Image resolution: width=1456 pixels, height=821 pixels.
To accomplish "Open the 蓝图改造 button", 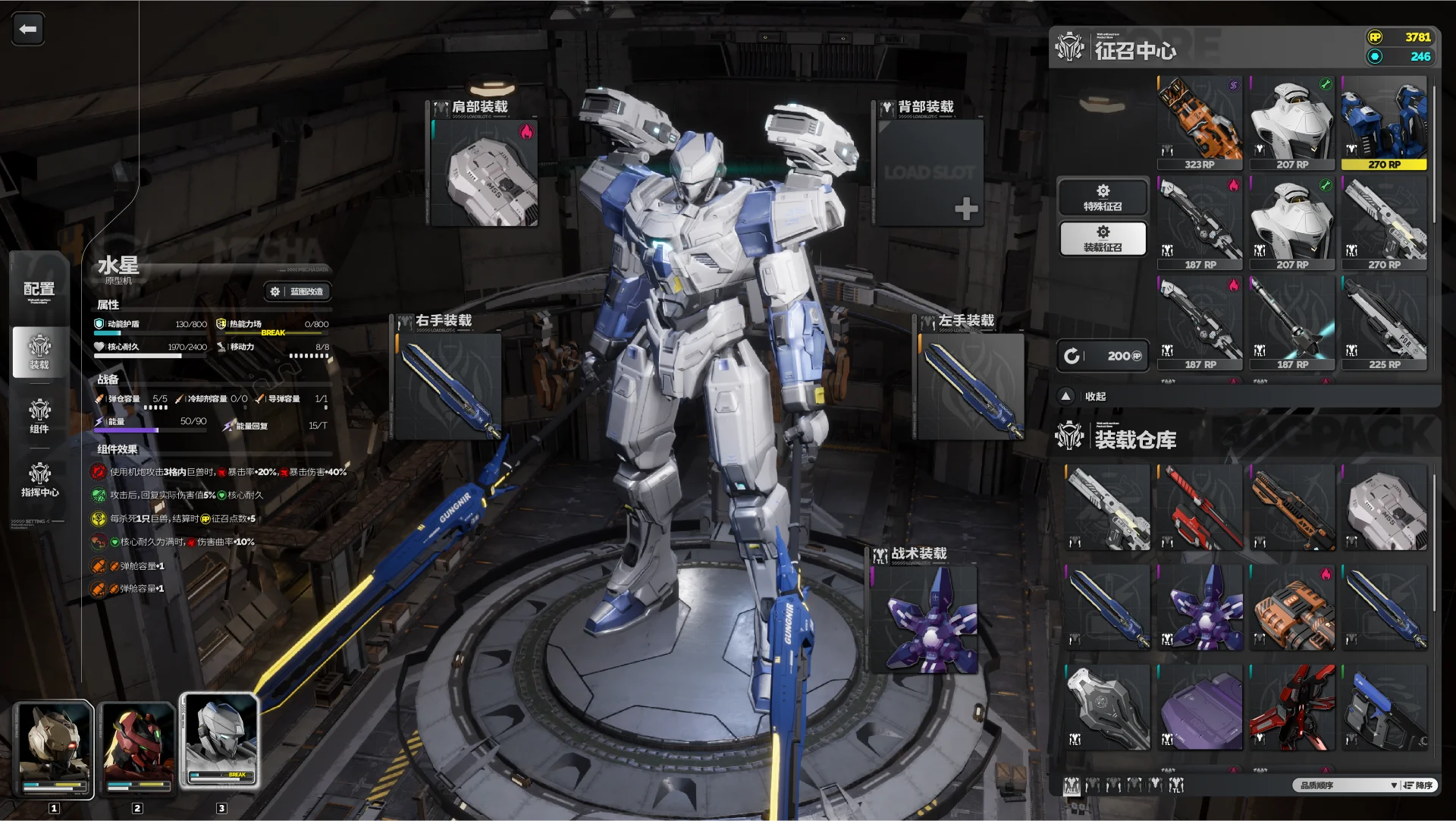I will pyautogui.click(x=297, y=291).
